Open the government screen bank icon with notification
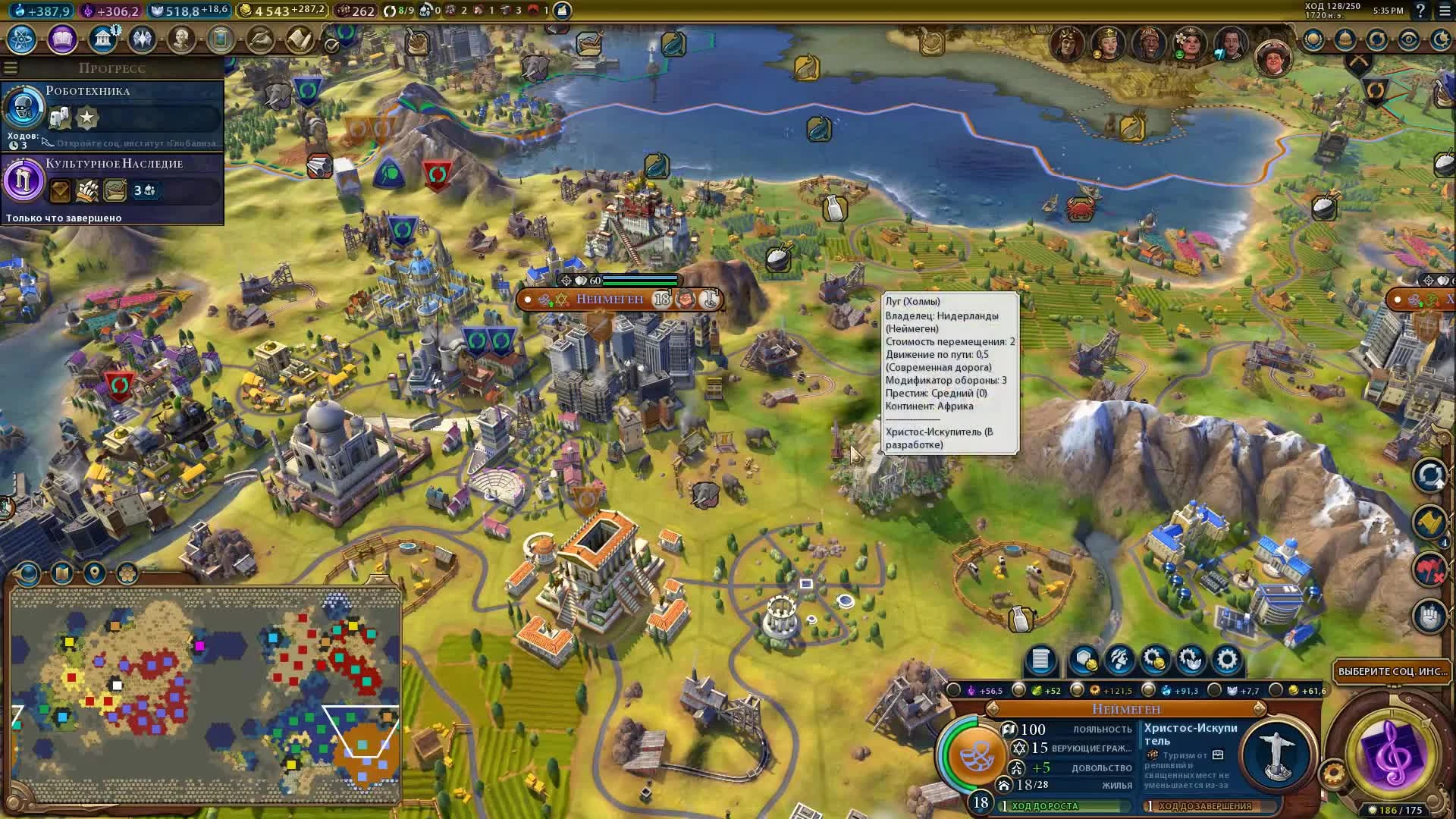1456x819 pixels. (103, 38)
